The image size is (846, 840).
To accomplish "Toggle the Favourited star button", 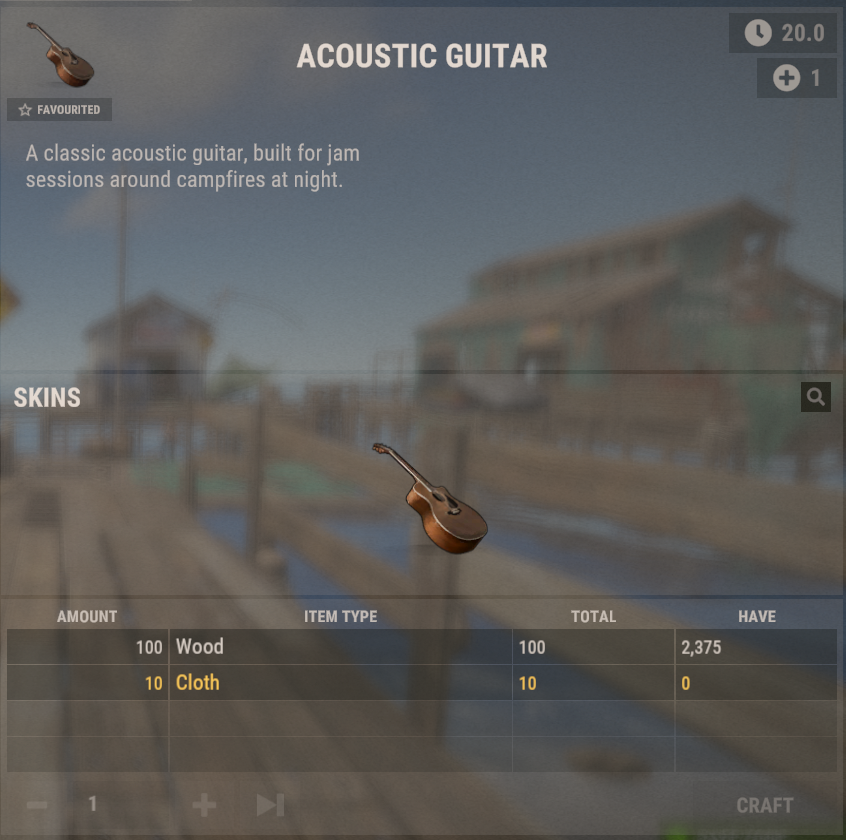I will point(59,110).
